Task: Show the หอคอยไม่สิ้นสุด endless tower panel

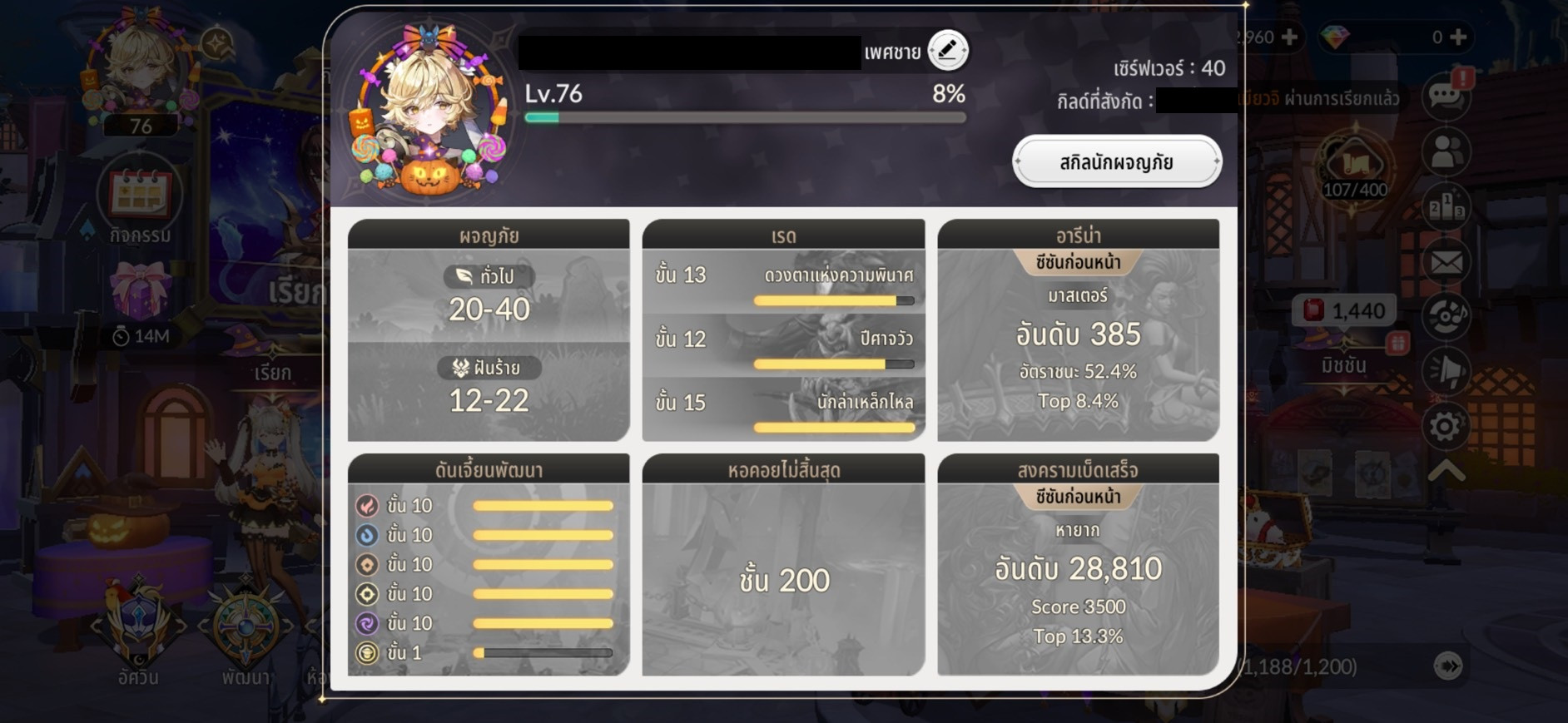Action: point(783,565)
